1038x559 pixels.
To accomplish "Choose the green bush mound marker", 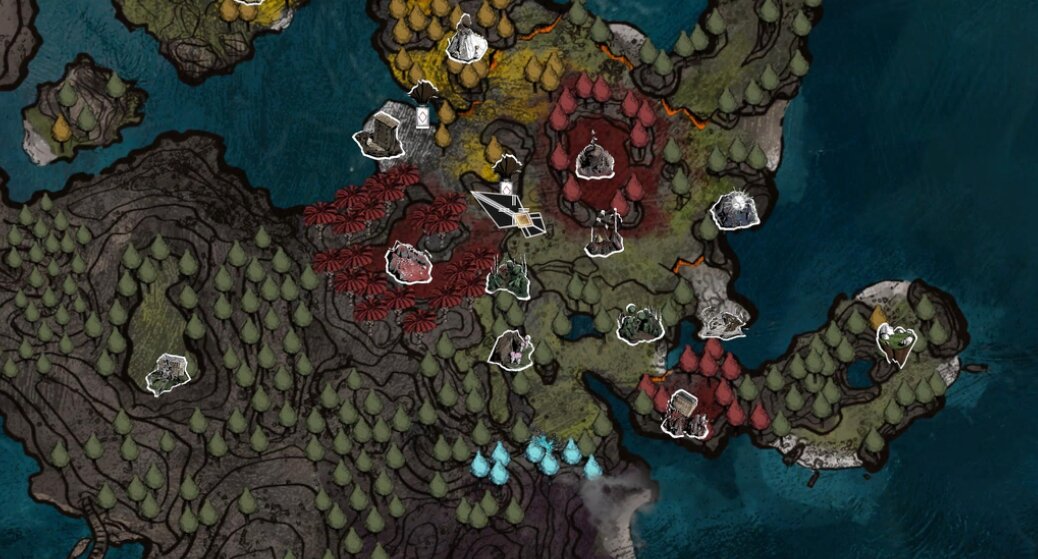I will 639,324.
